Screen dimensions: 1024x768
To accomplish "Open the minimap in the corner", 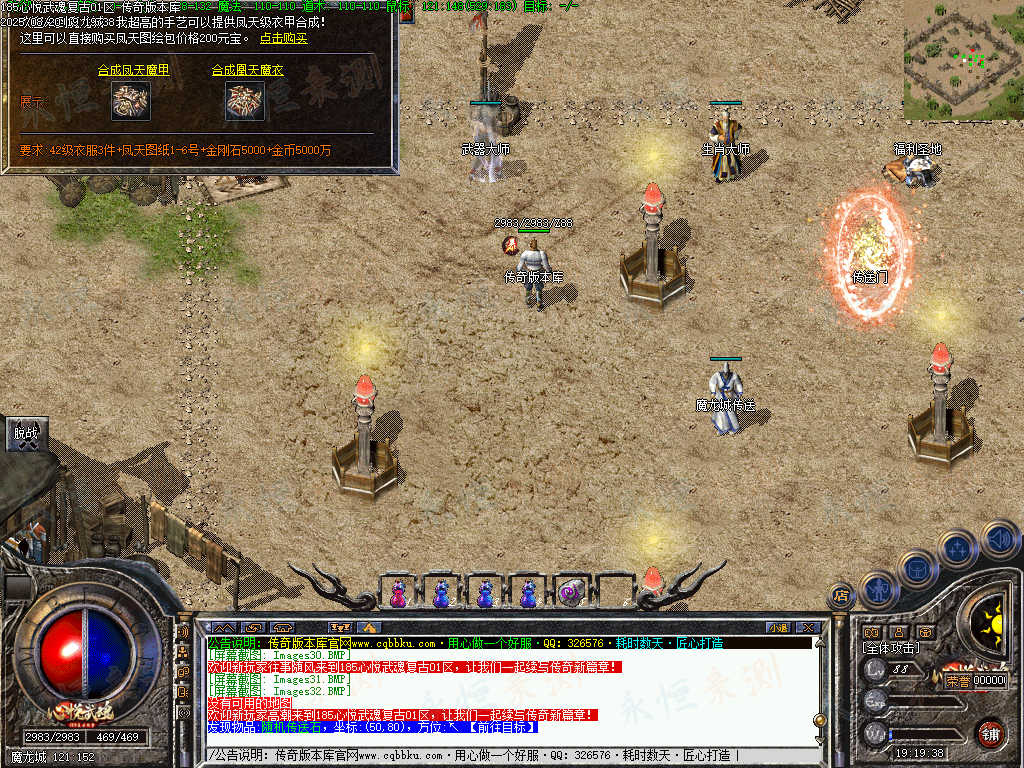I will pyautogui.click(x=963, y=60).
